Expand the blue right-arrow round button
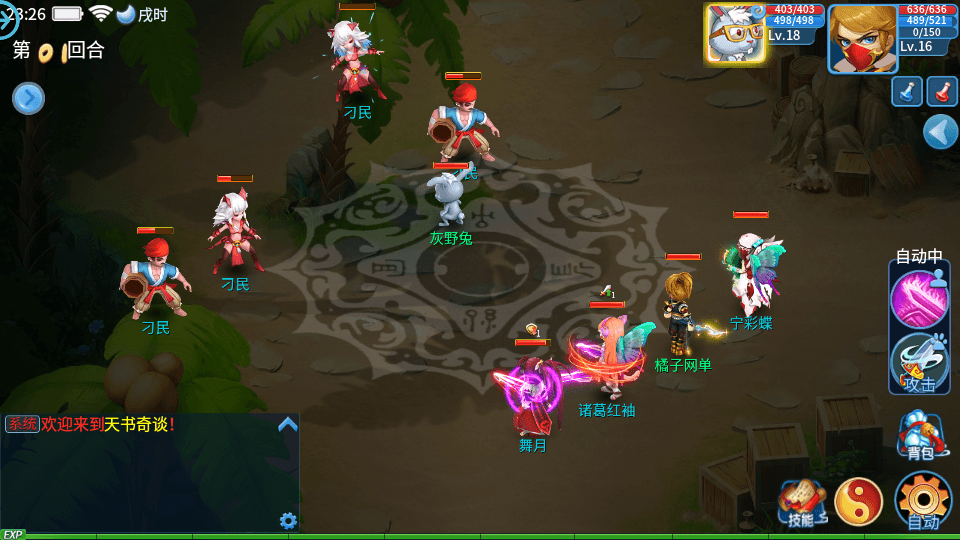Screen dimensions: 960x540 coord(28,98)
